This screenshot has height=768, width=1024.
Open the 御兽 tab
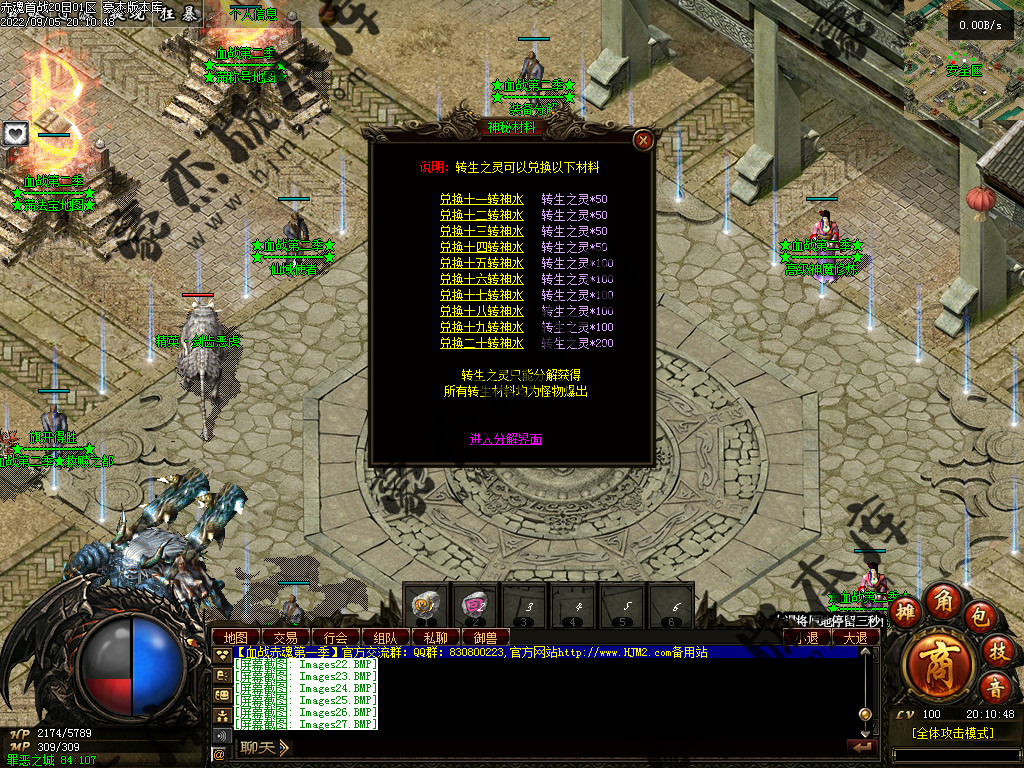(x=485, y=637)
